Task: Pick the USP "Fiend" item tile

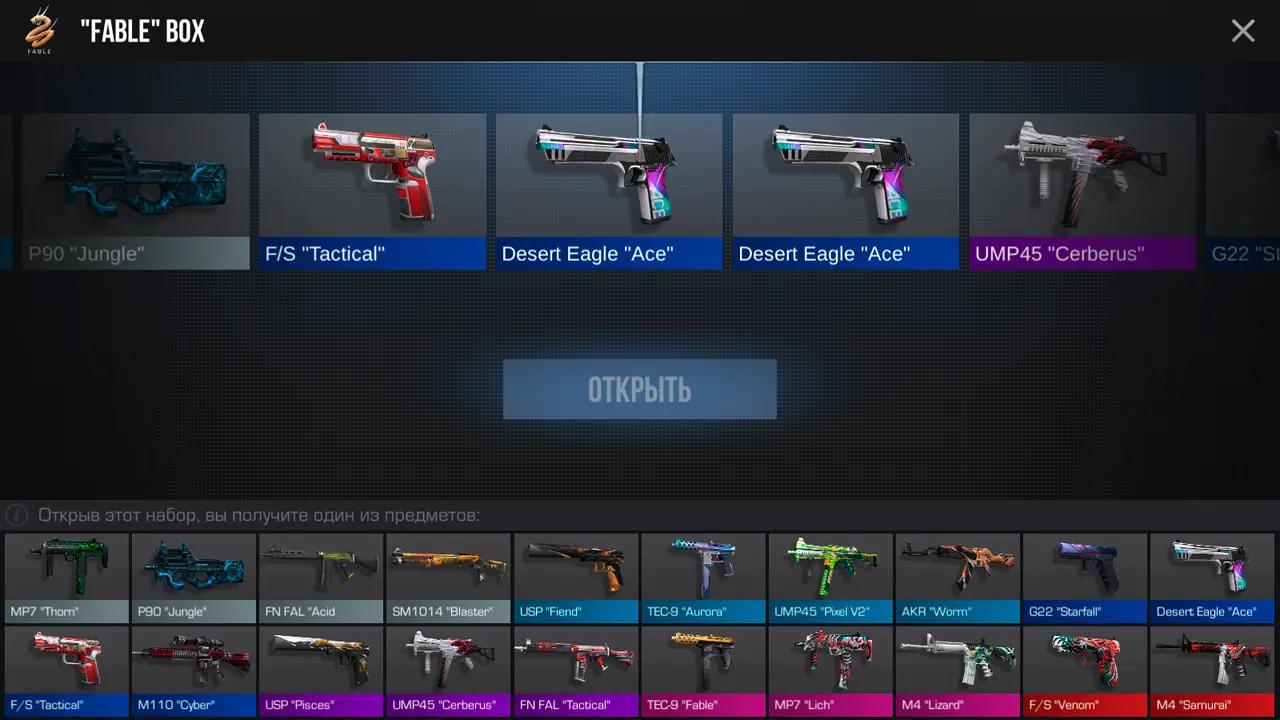Action: (x=575, y=577)
